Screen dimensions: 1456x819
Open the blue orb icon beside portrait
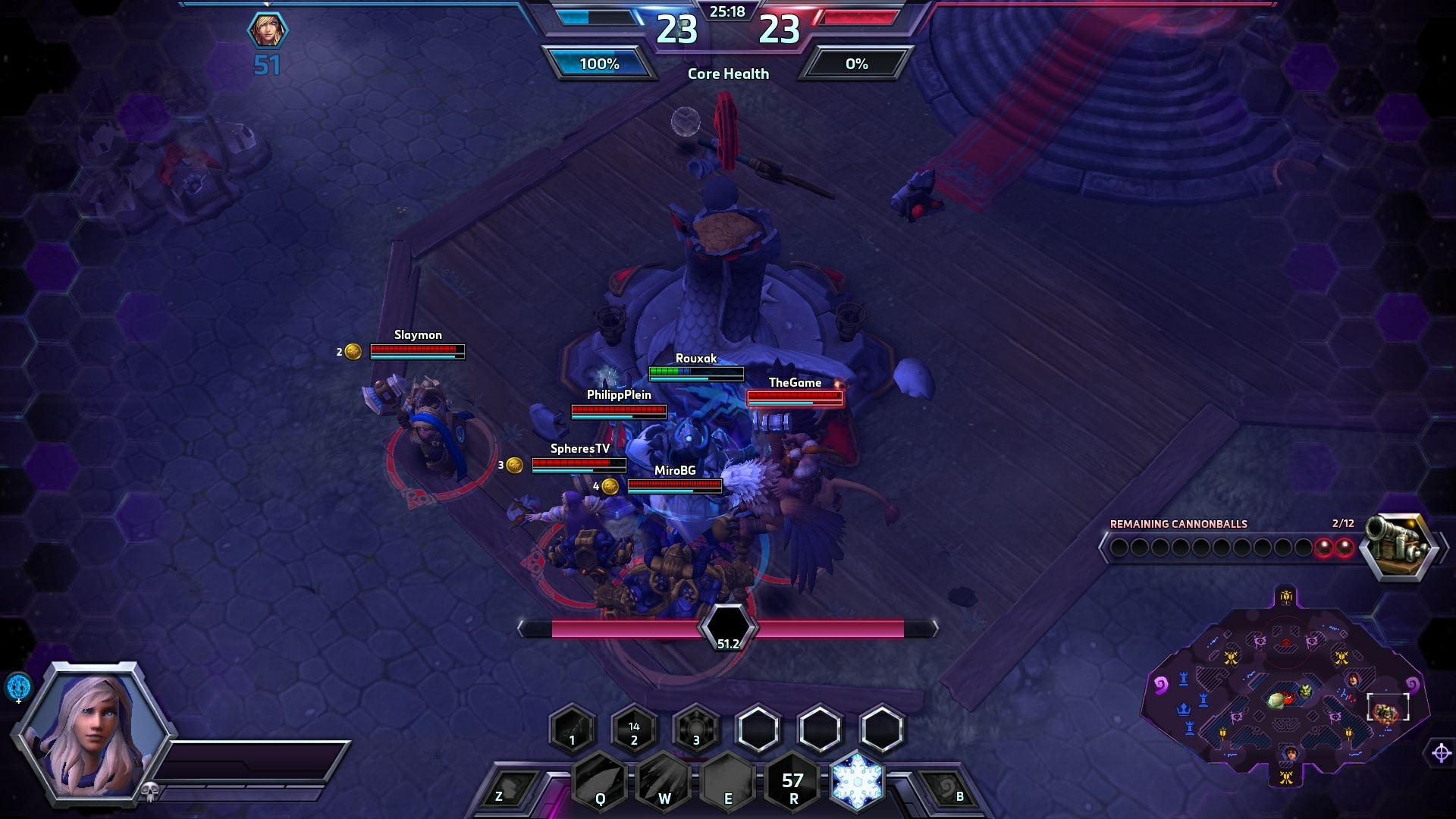click(x=18, y=687)
